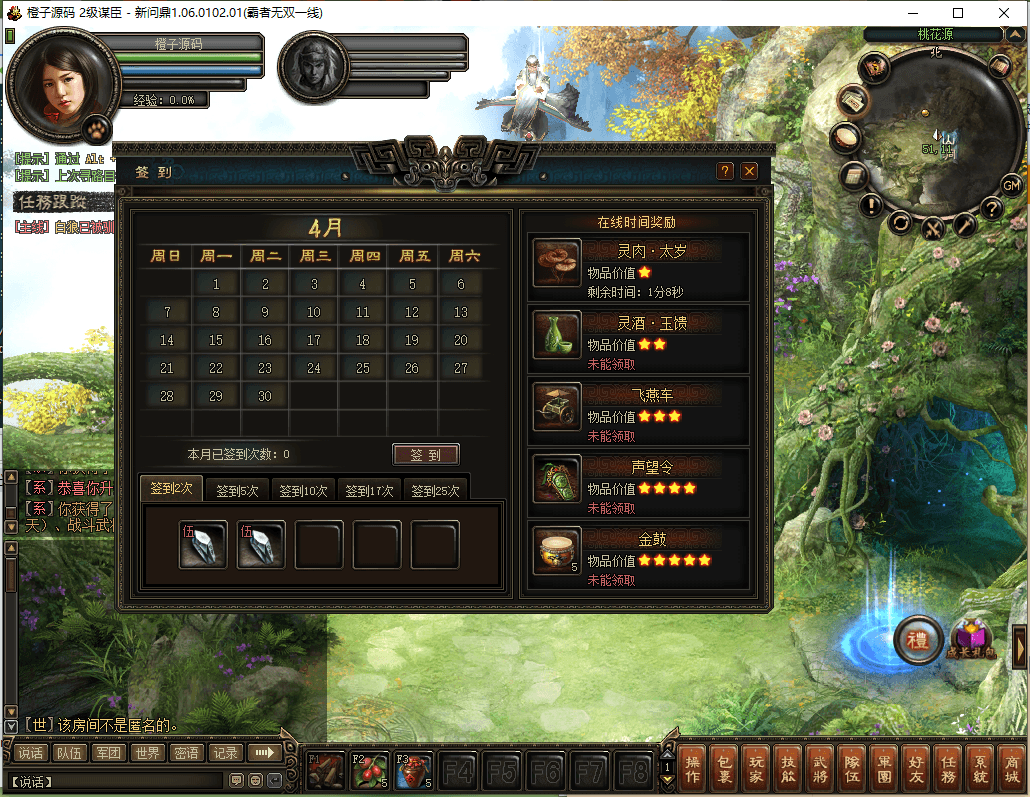Select the 签到10次 reward tab
This screenshot has width=1030, height=797.
303,491
